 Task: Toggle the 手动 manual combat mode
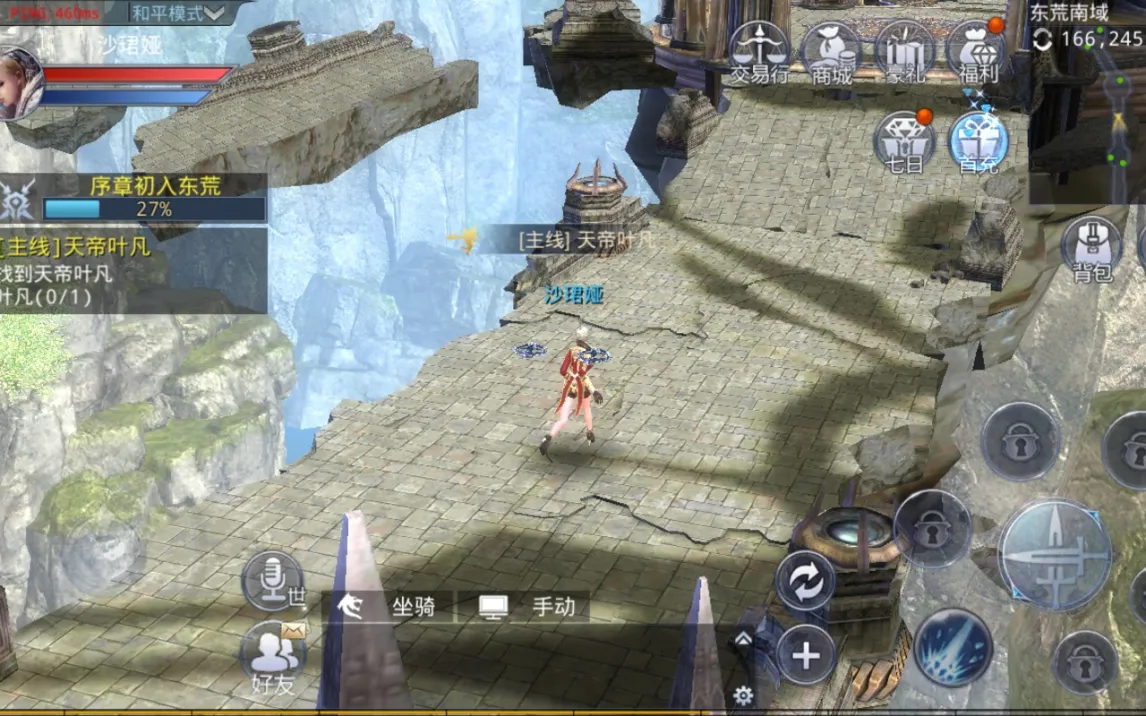[x=526, y=606]
